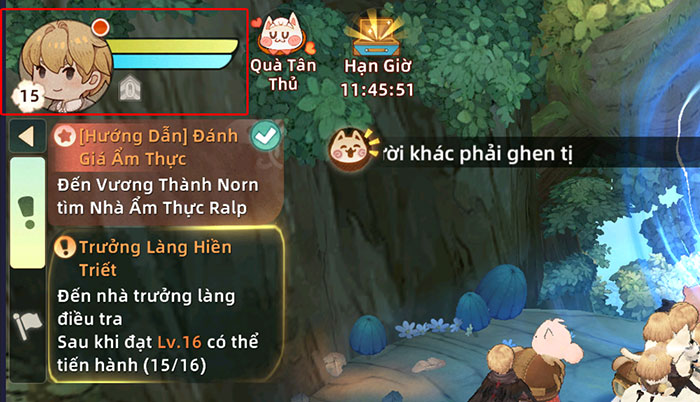Switch to the exclamation mark quest tab
700x402 pixels.
27,210
